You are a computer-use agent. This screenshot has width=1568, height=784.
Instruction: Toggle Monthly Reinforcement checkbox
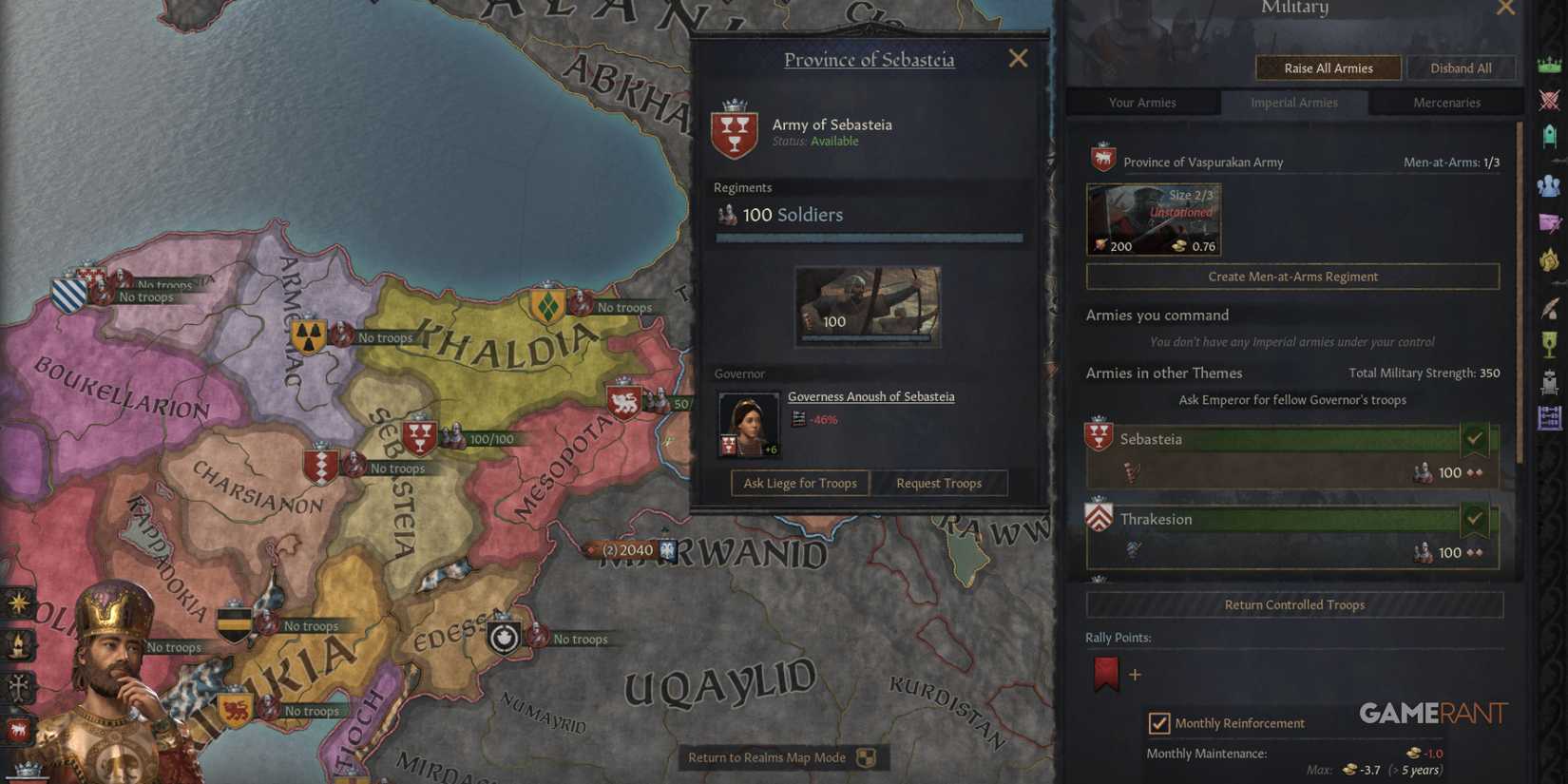1160,723
